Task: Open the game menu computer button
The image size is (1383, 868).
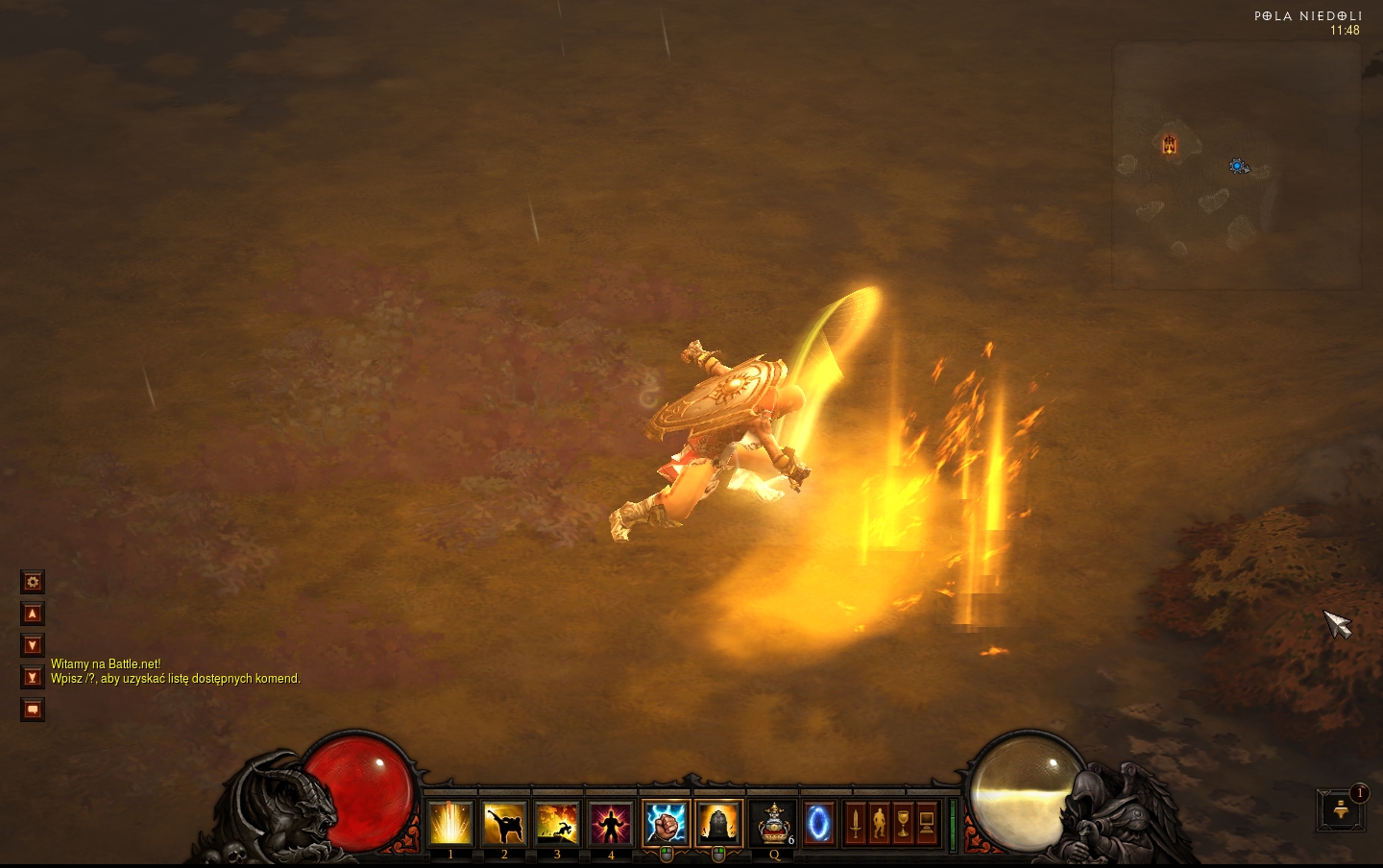Action: [927, 824]
